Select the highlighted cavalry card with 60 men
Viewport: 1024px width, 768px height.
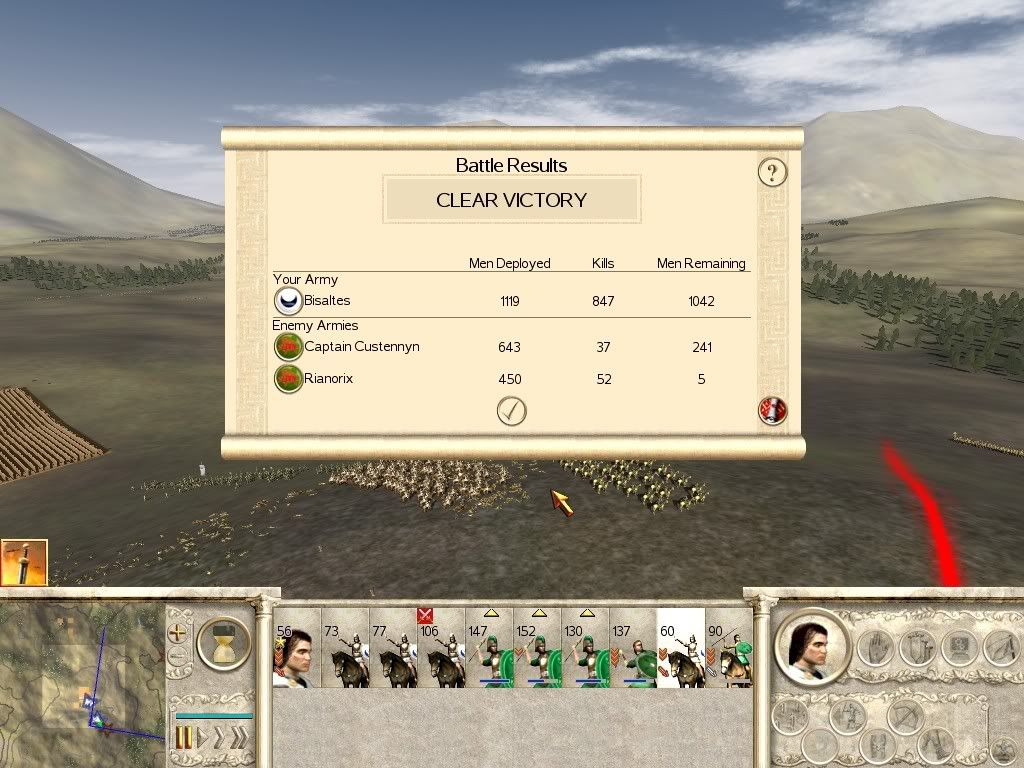681,649
